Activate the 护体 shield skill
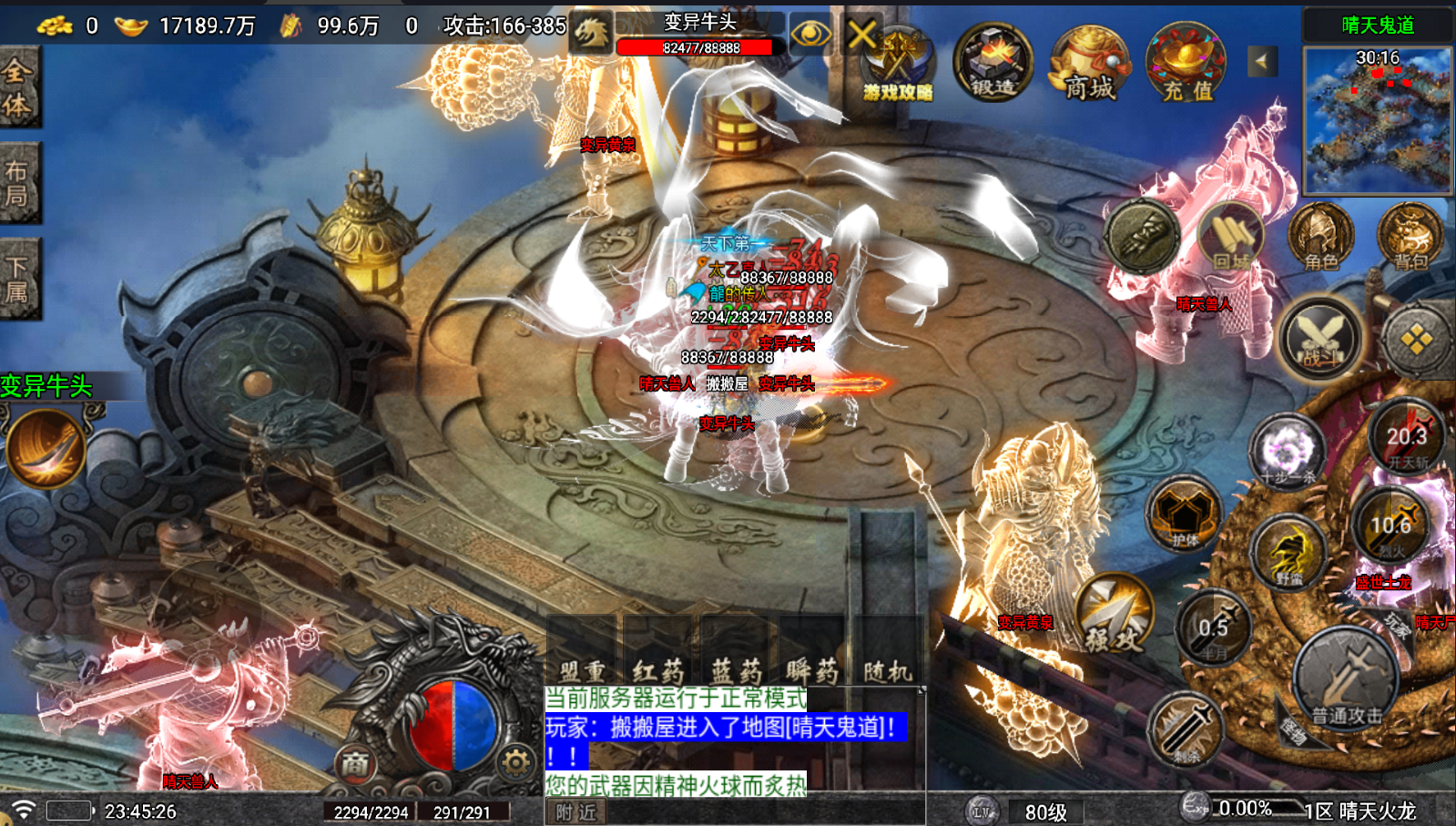The height and width of the screenshot is (826, 1456). 1183,515
